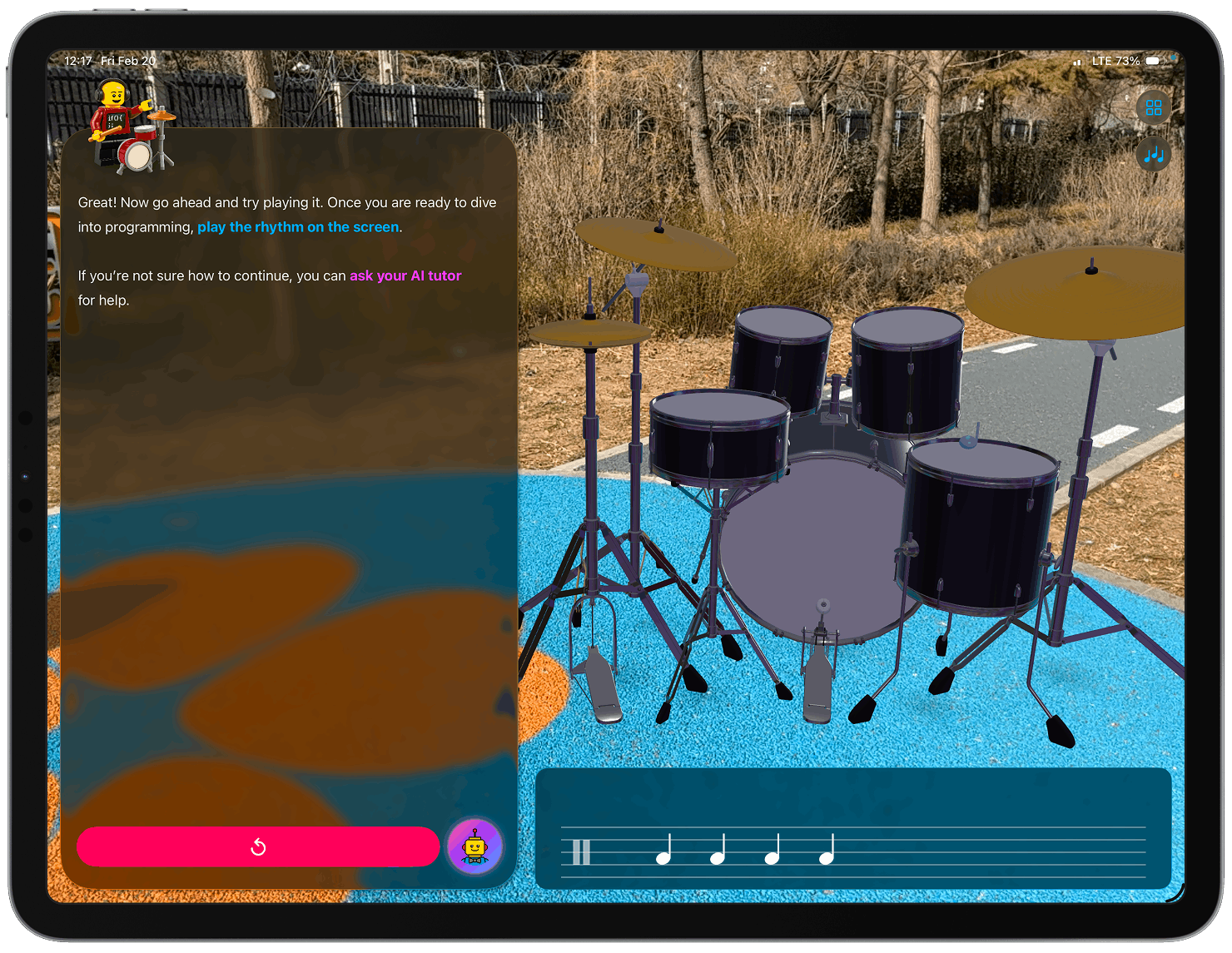Click the restart arrow inside the pink button

coord(258,846)
